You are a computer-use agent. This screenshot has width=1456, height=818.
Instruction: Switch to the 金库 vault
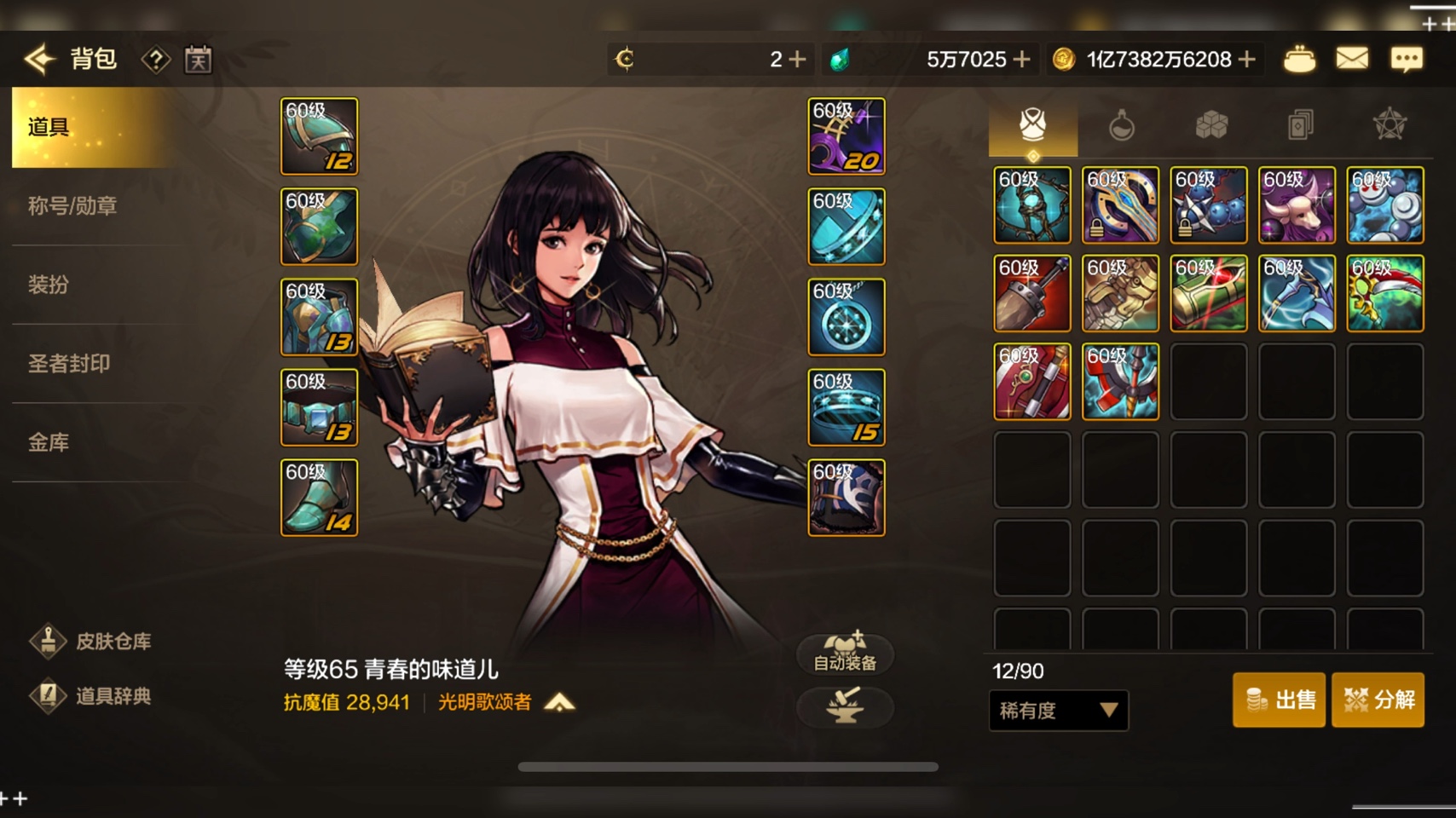49,442
